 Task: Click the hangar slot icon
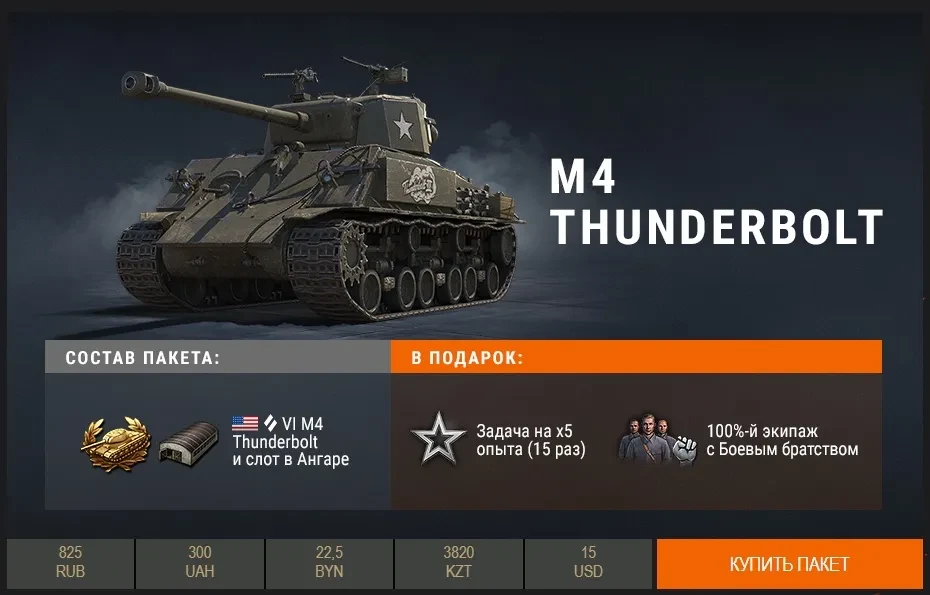(189, 441)
